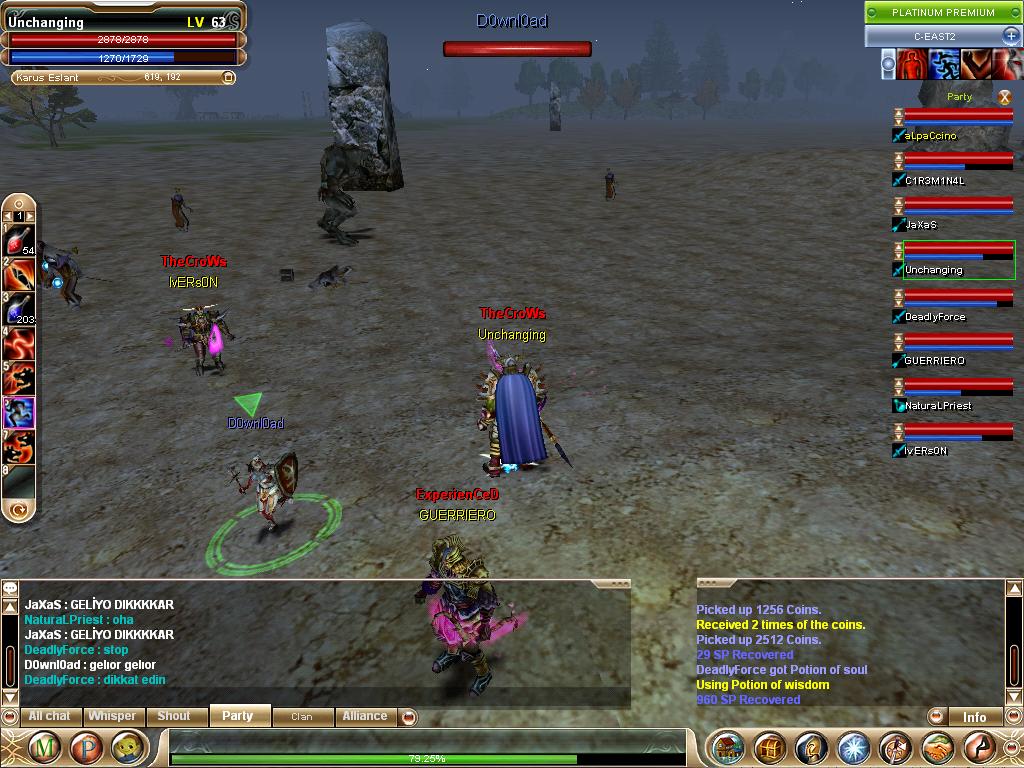
Task: Expand the C-EAST2 server plus button
Action: tap(1010, 36)
